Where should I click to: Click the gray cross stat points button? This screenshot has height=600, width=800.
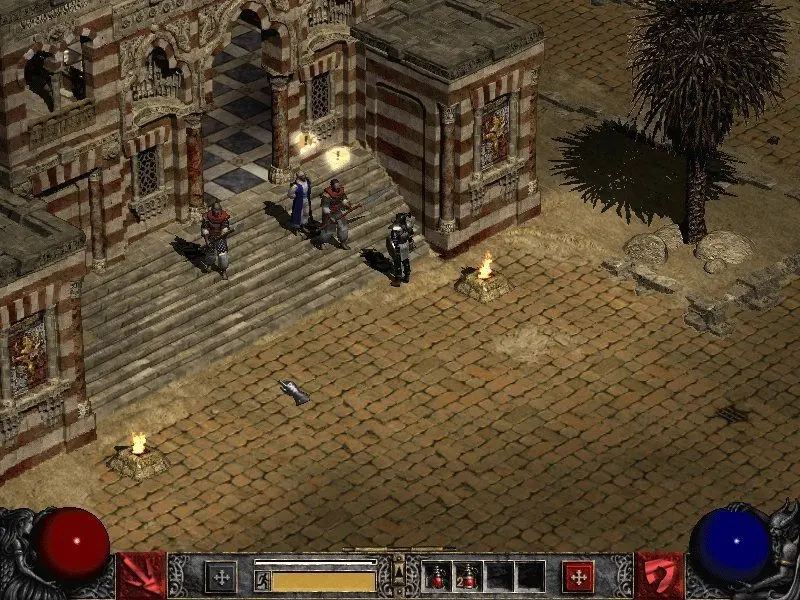pyautogui.click(x=220, y=576)
